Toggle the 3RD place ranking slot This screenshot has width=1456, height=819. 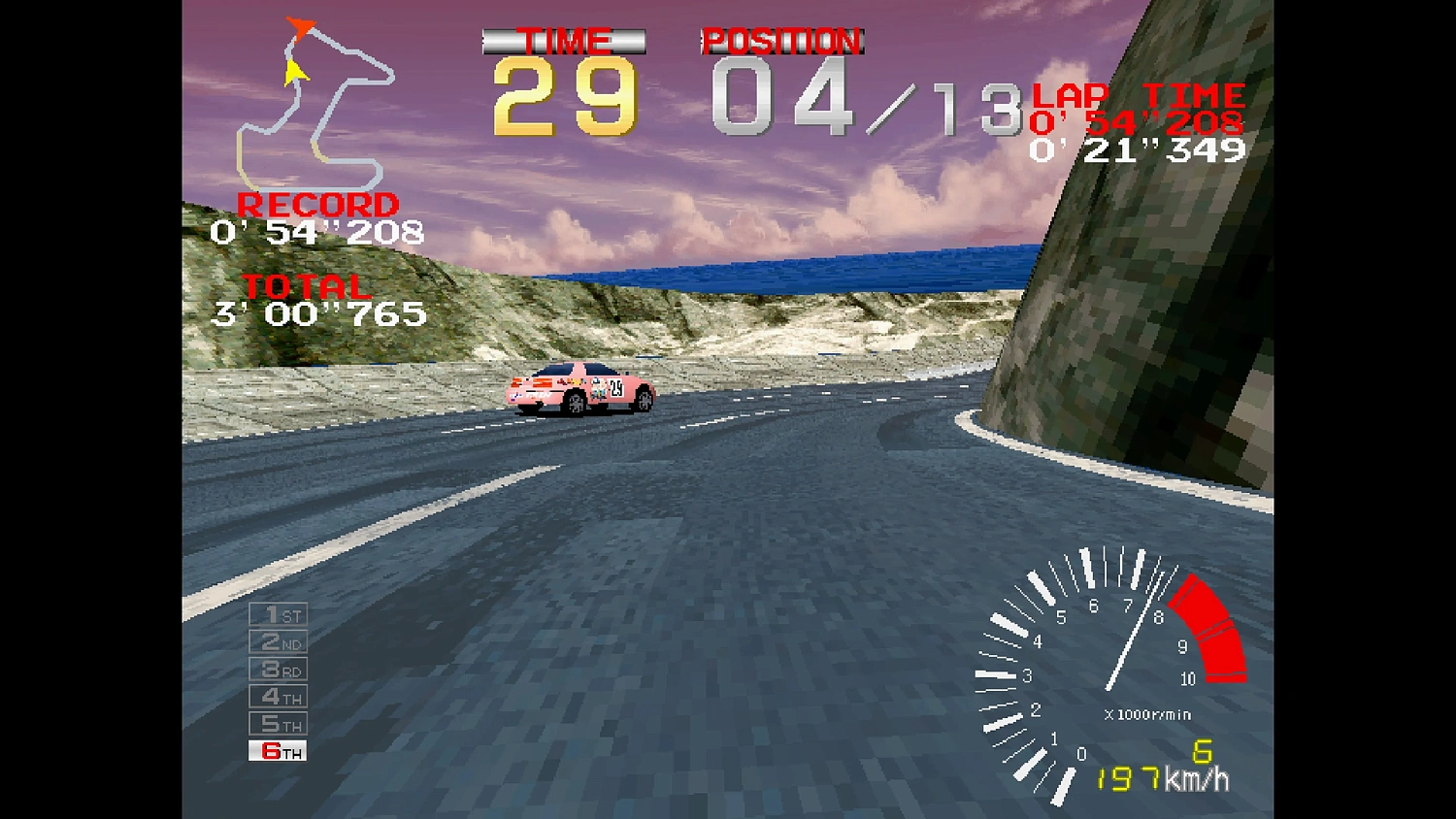point(277,670)
